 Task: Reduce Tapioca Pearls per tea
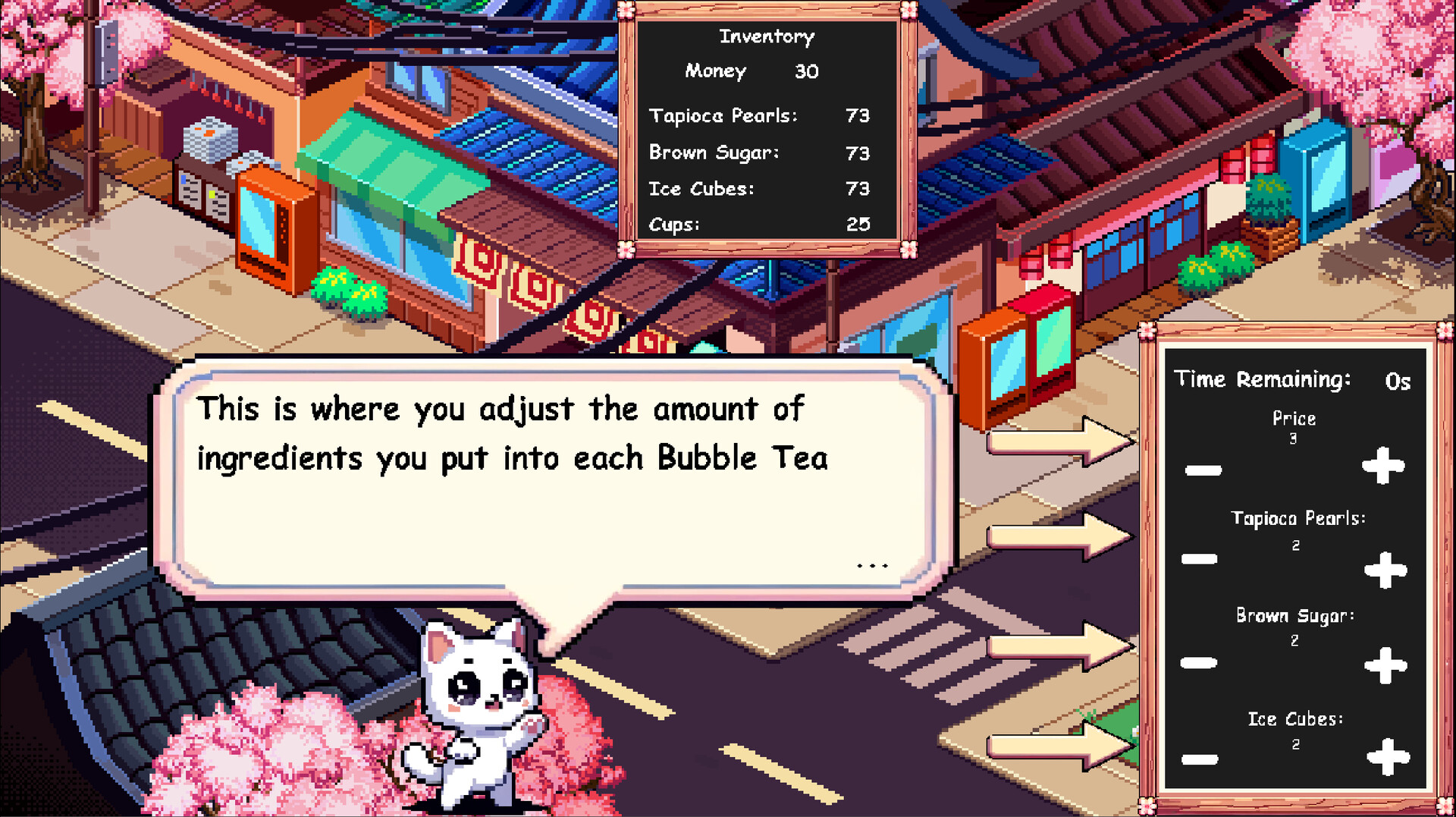coord(1200,560)
